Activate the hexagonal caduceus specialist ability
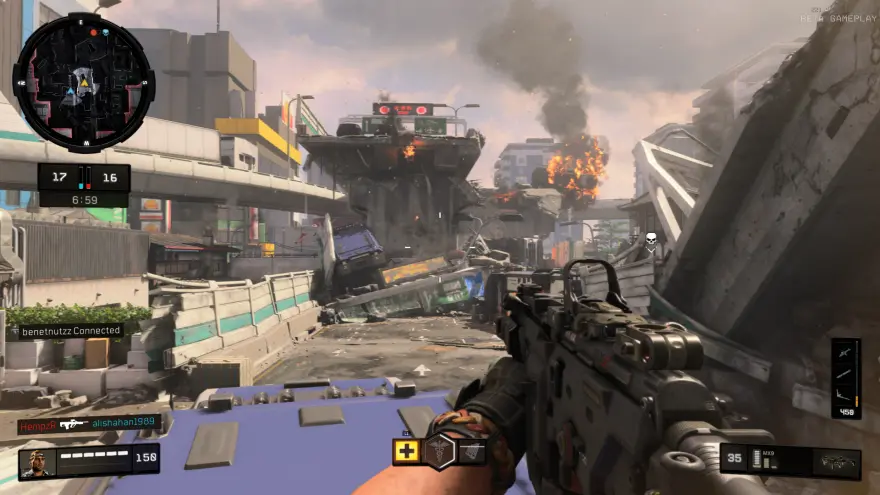This screenshot has height=495, width=880. point(440,452)
